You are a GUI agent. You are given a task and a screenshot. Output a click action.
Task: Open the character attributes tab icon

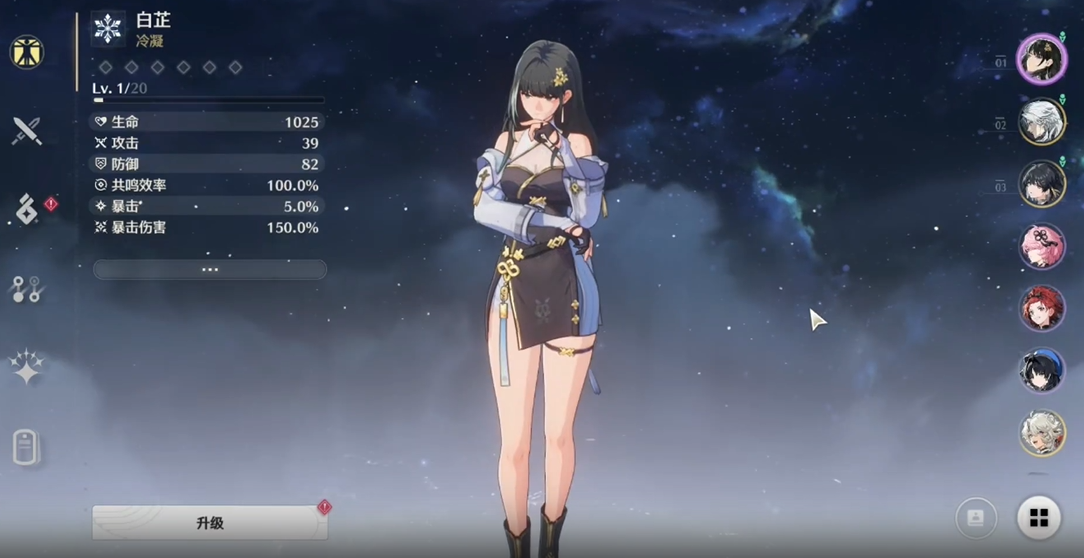pyautogui.click(x=27, y=52)
